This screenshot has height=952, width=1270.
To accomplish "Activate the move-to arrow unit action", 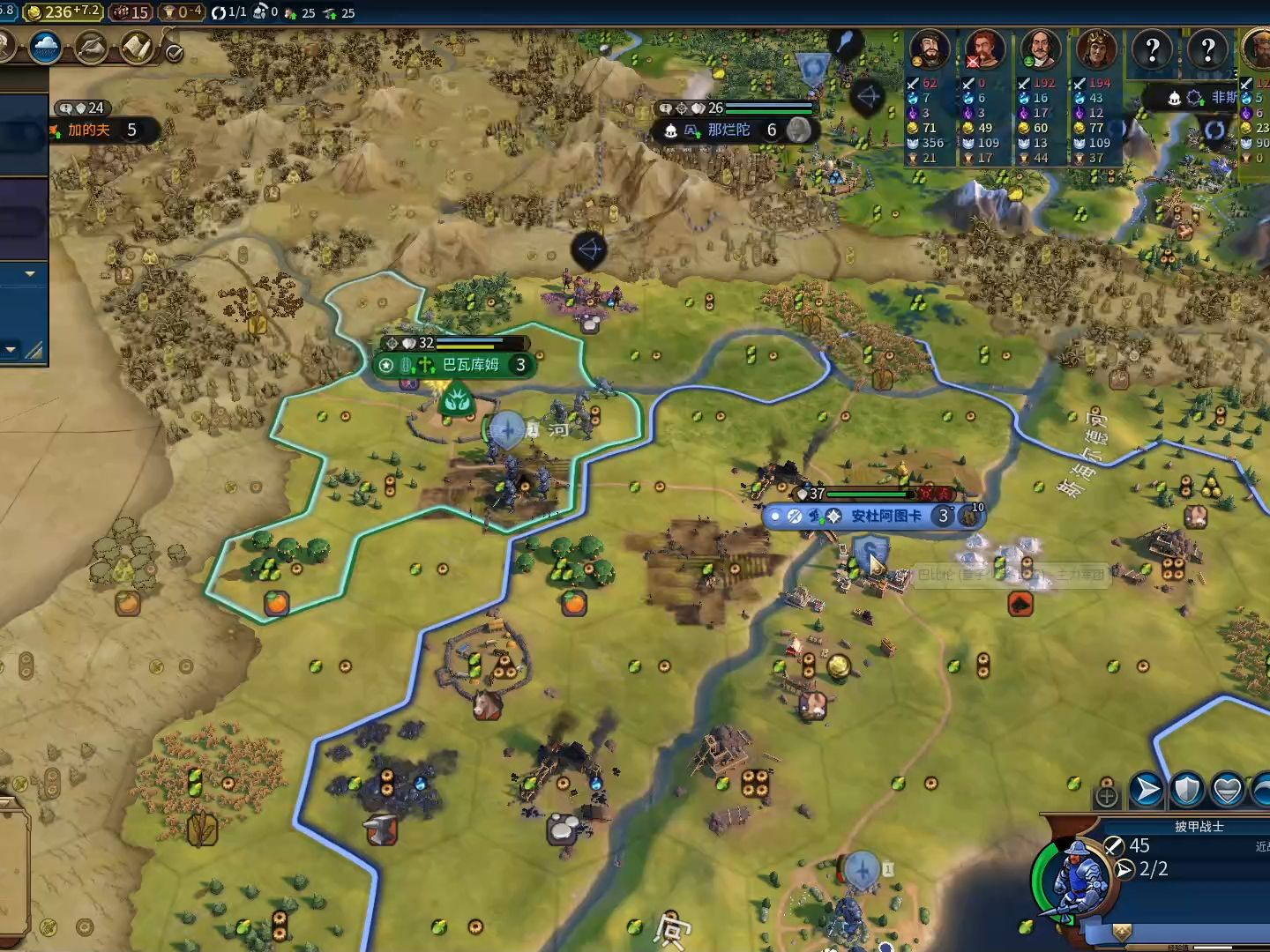I will (1147, 789).
